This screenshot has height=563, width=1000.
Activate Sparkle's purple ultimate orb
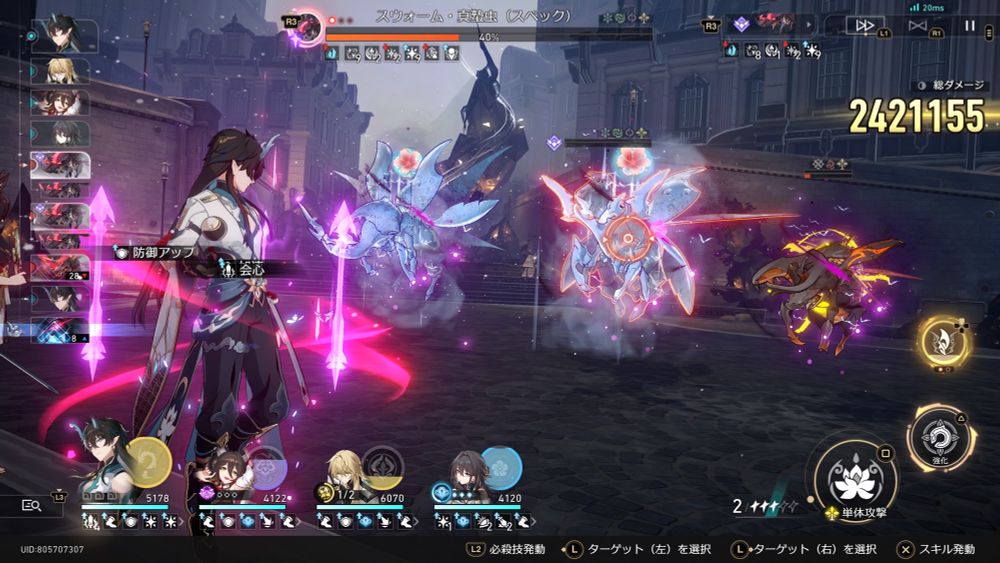point(267,466)
